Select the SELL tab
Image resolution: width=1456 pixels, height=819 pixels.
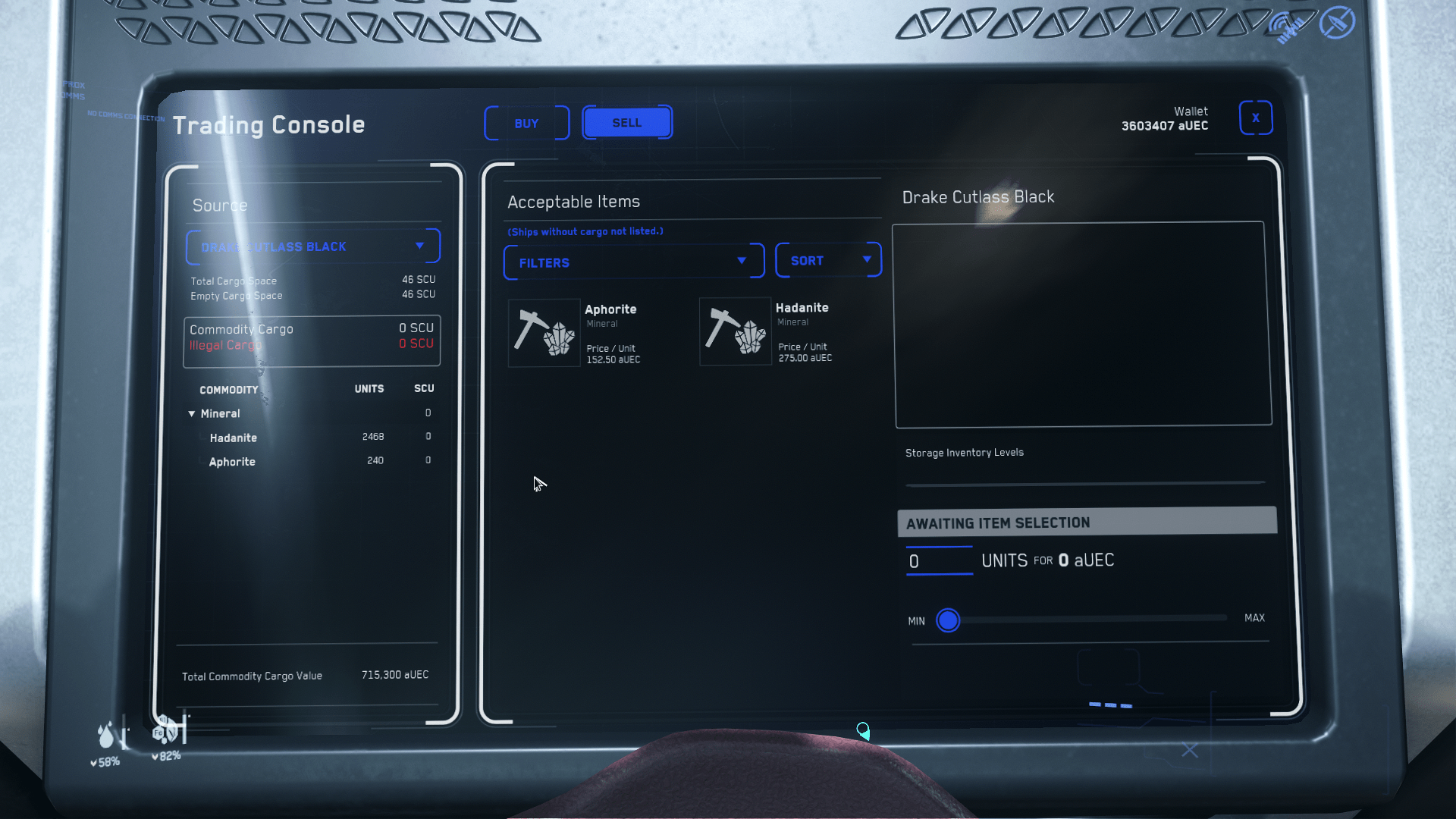click(626, 122)
